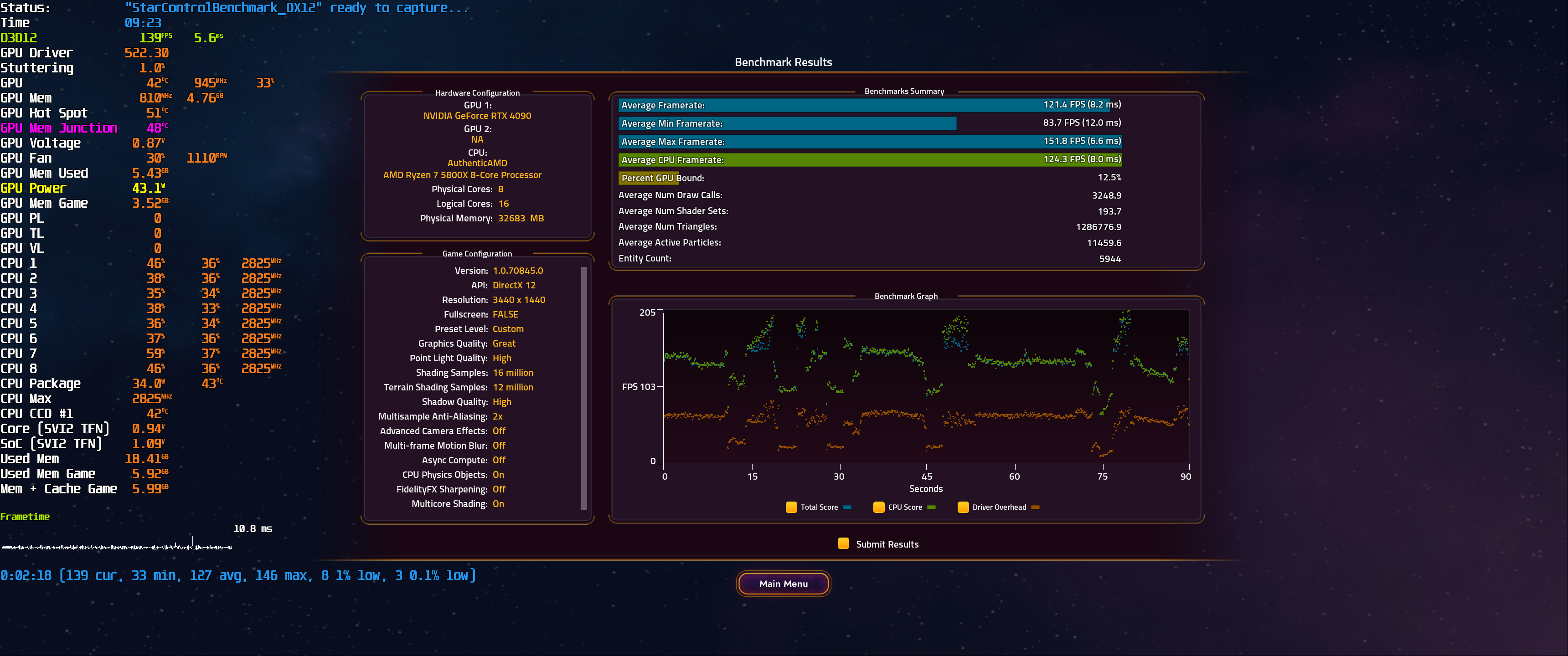Click the NVIDIA GeForce RTX 4090 entry

pos(477,116)
